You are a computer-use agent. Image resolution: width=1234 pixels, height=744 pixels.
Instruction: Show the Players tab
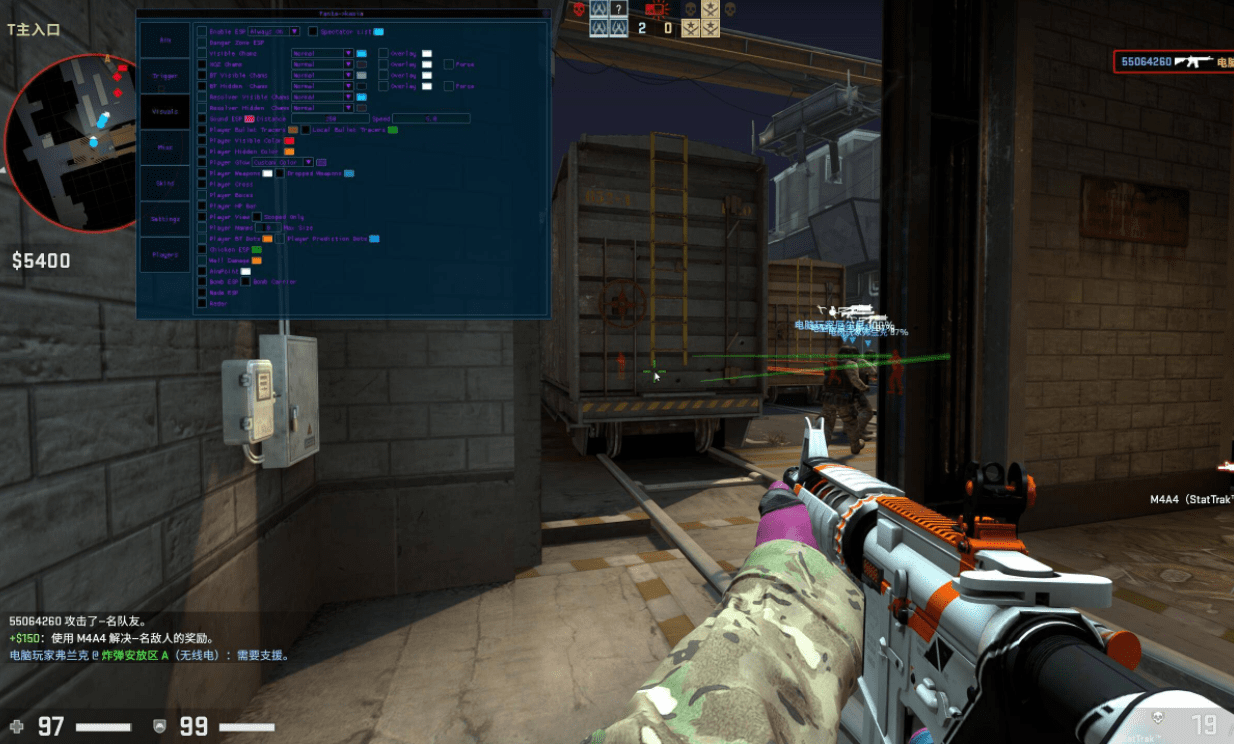[165, 255]
